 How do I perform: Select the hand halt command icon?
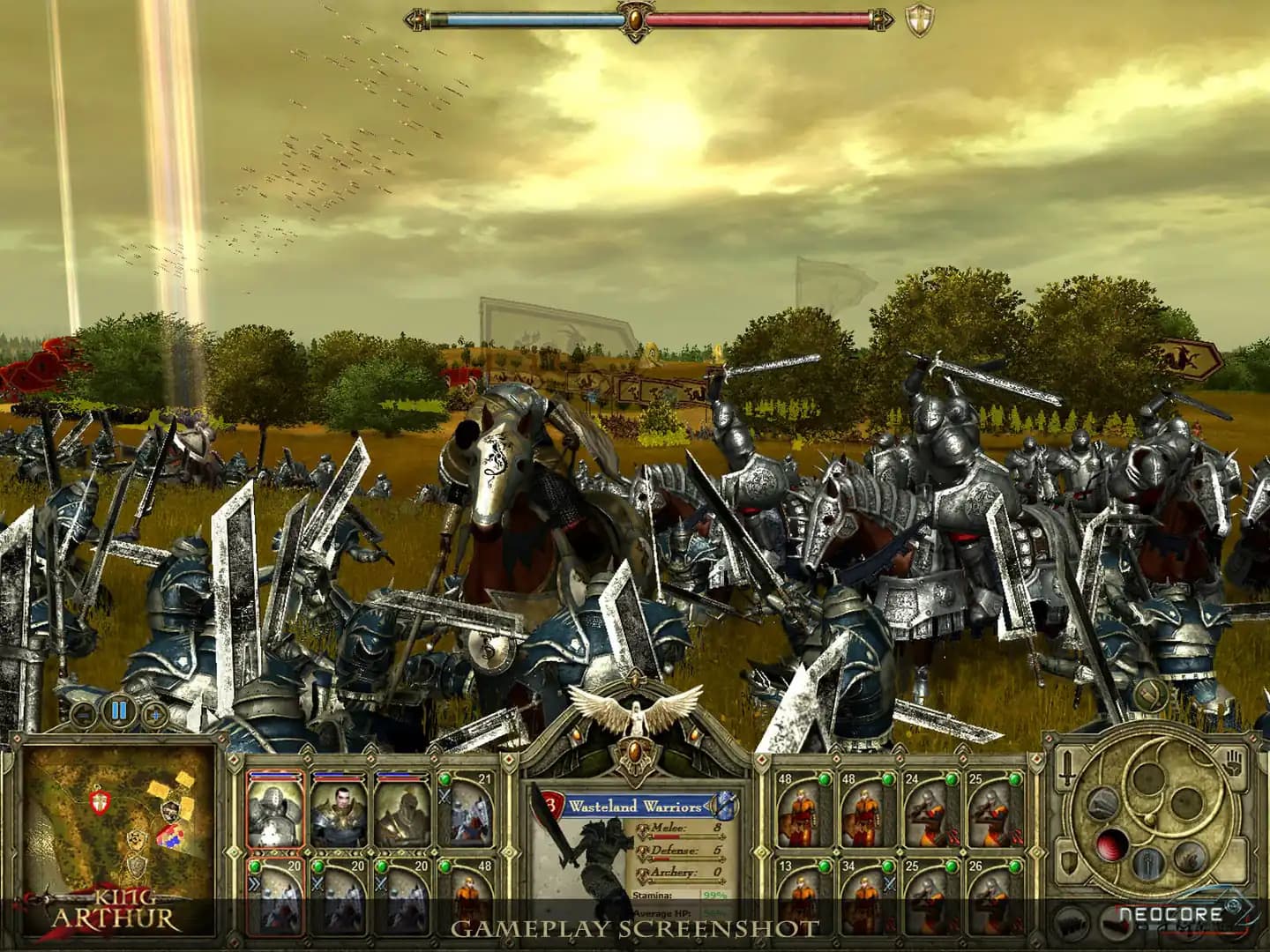(x=1232, y=762)
